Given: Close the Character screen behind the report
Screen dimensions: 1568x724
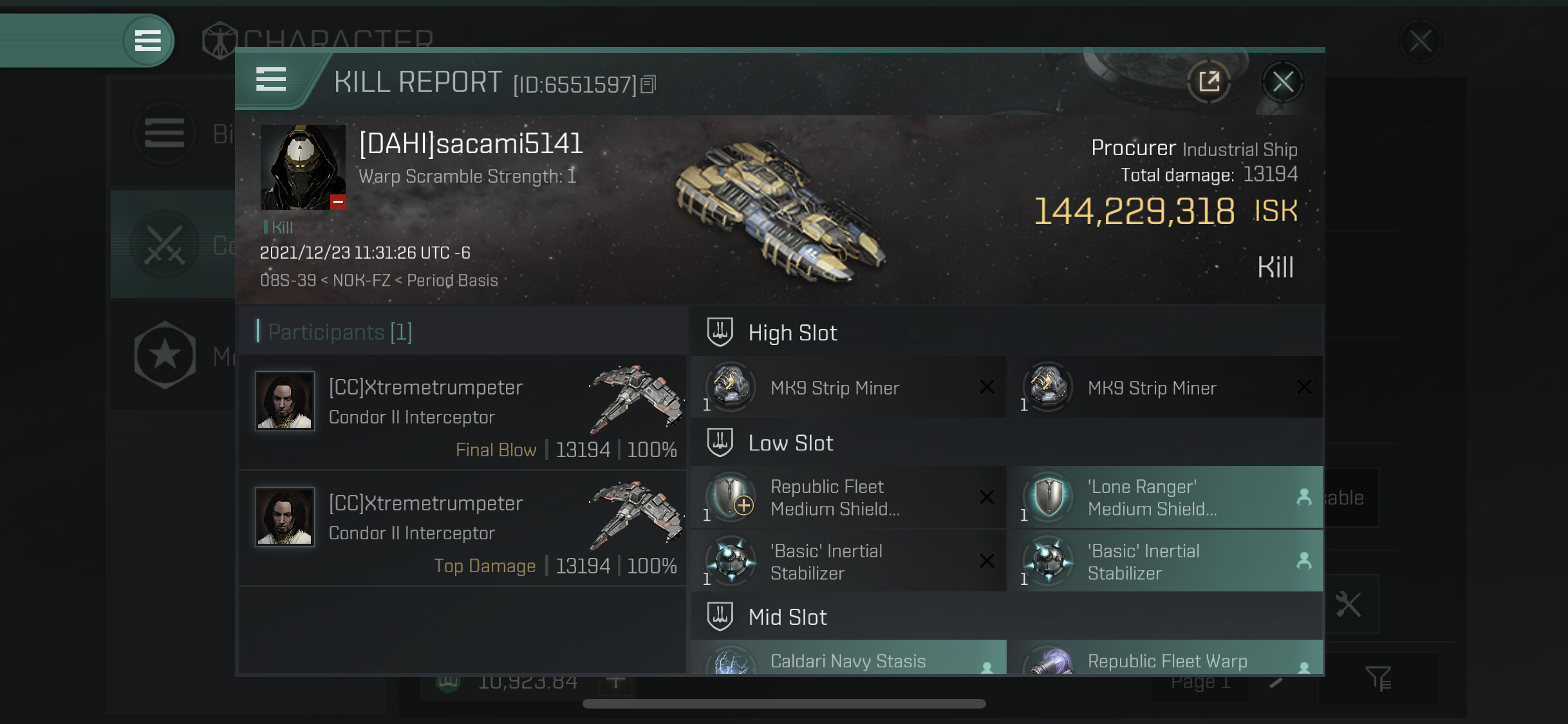Looking at the screenshot, I should coord(1420,41).
